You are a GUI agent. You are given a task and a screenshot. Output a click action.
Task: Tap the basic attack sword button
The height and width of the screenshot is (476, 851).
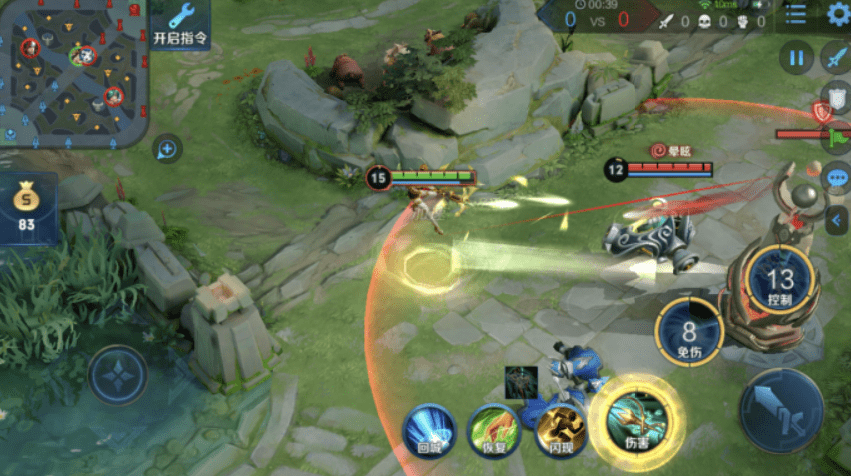[781, 409]
